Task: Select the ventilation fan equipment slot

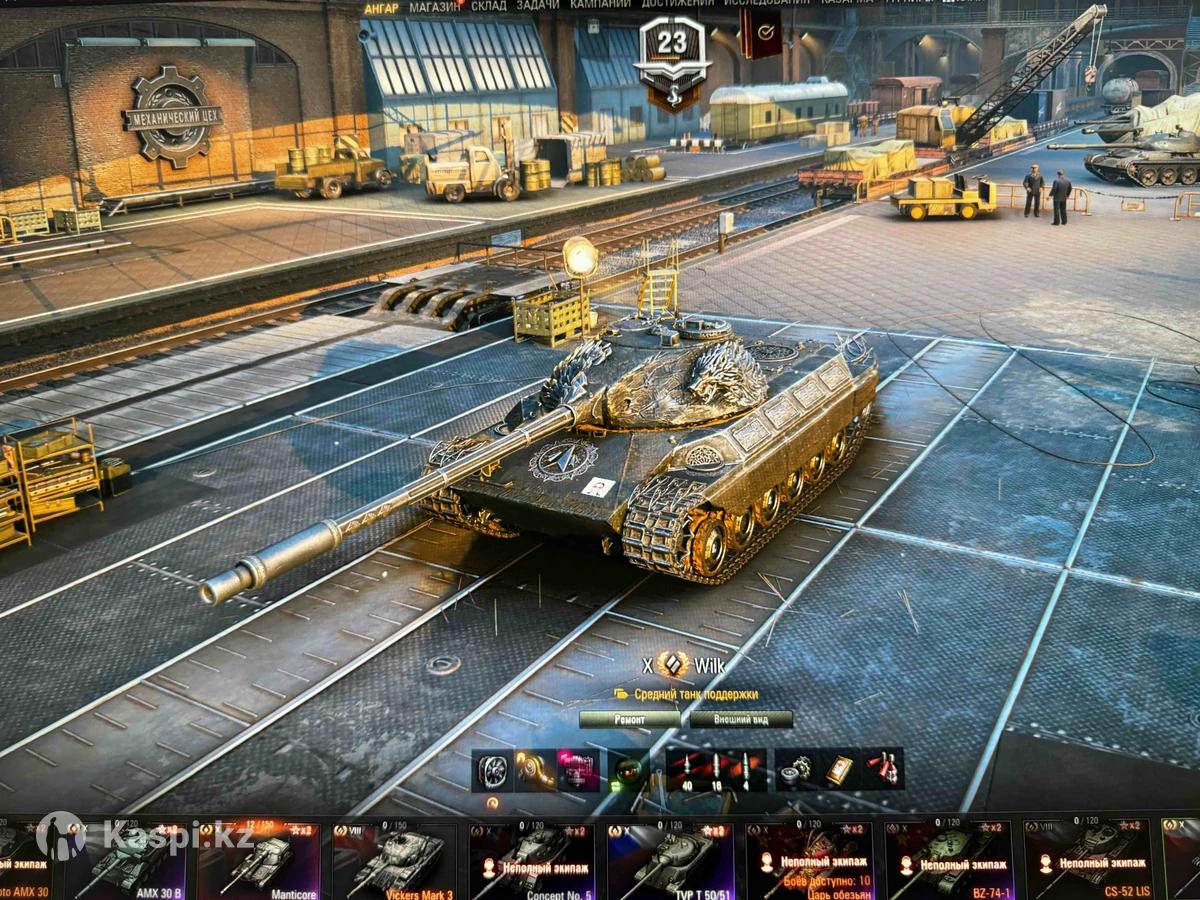Action: click(x=492, y=769)
